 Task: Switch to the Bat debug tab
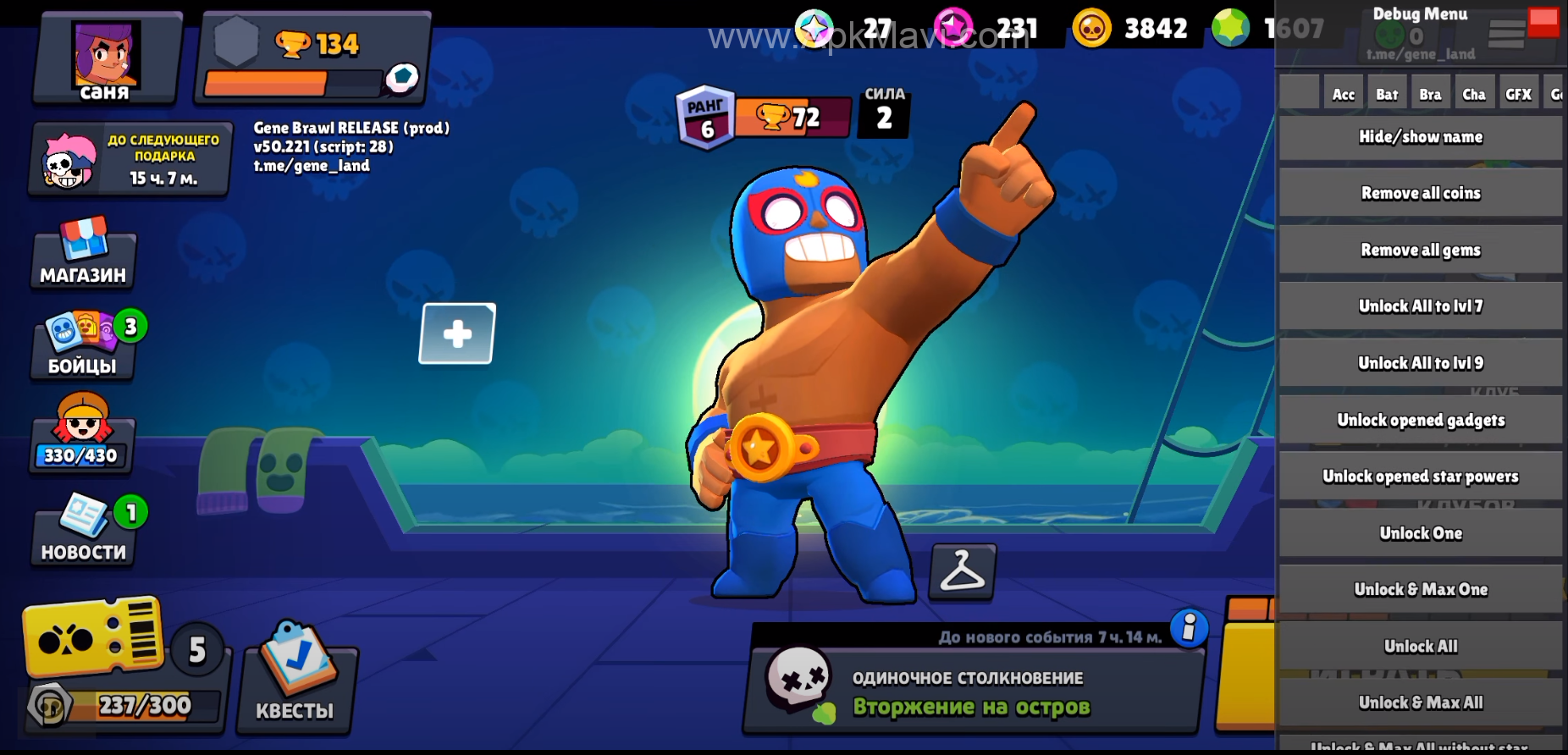[1387, 94]
